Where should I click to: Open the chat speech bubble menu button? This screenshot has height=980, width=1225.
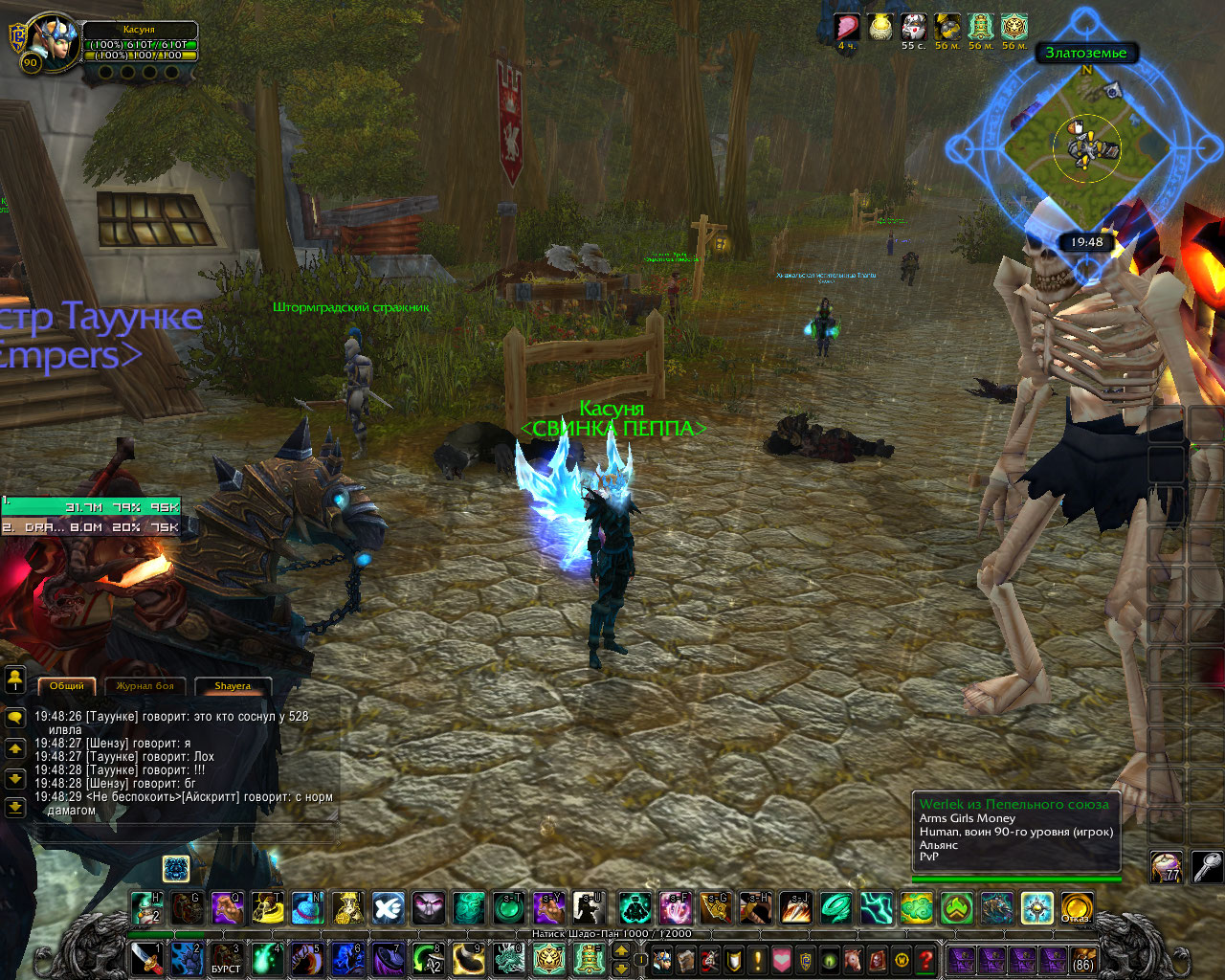pyautogui.click(x=15, y=717)
